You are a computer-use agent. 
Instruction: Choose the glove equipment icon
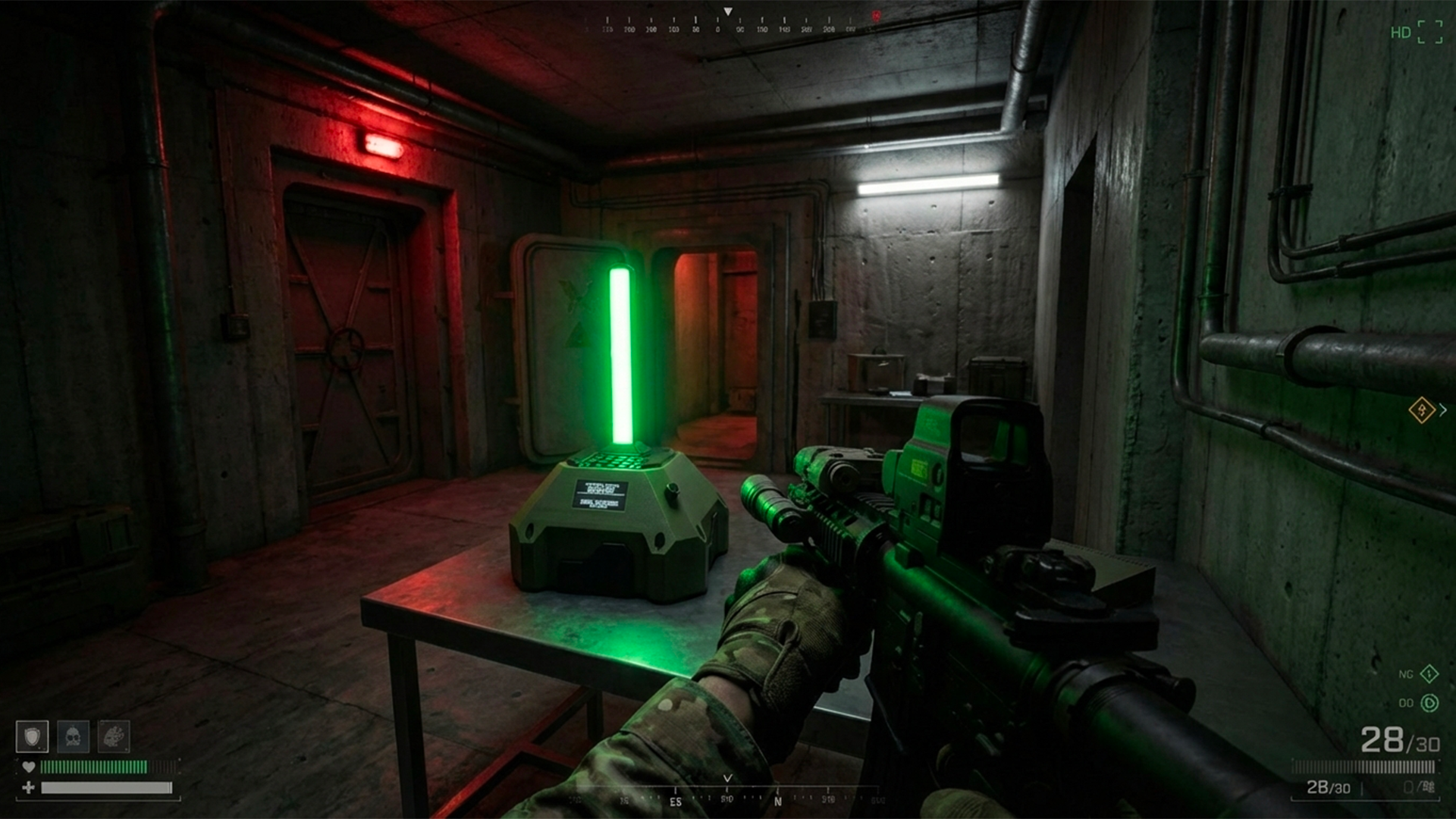pos(114,736)
